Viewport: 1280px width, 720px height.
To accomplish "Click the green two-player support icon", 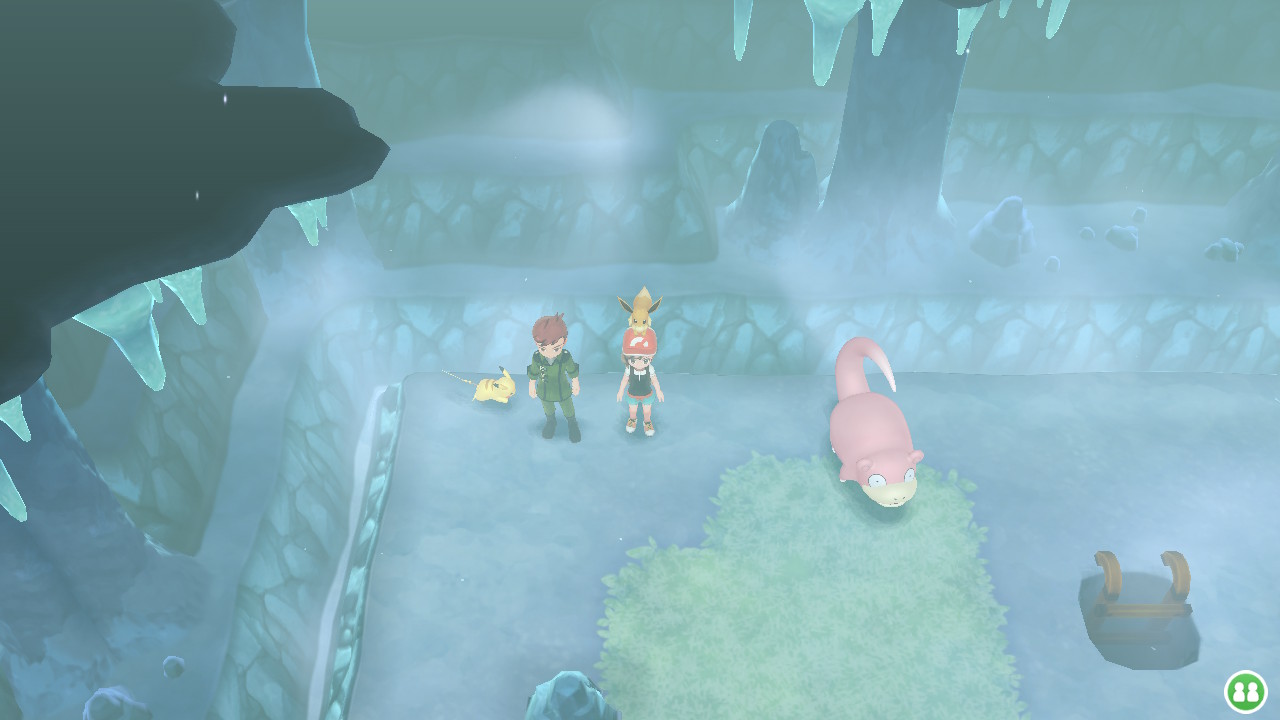I will [1245, 691].
